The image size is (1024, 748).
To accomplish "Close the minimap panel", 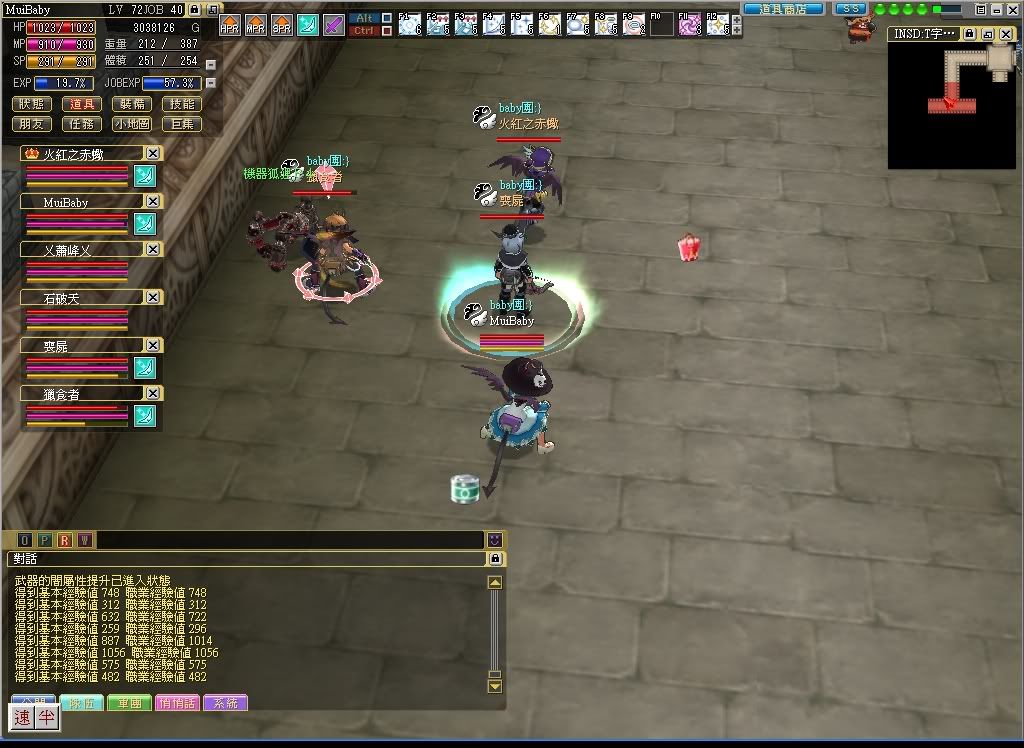I will 1005,33.
